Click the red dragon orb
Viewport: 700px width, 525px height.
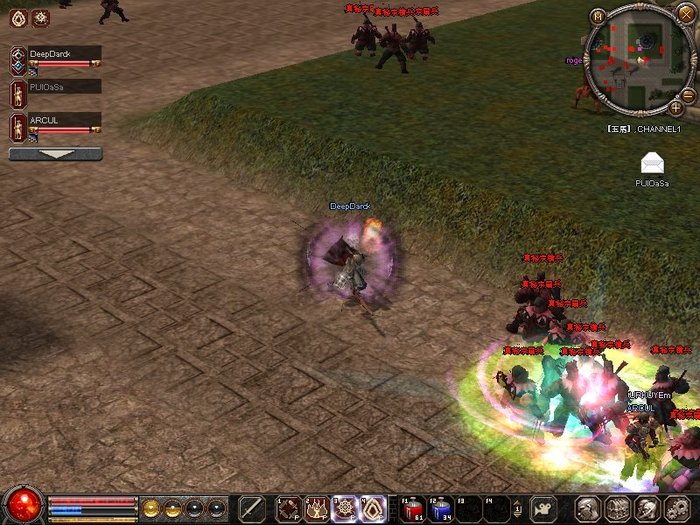(22, 504)
